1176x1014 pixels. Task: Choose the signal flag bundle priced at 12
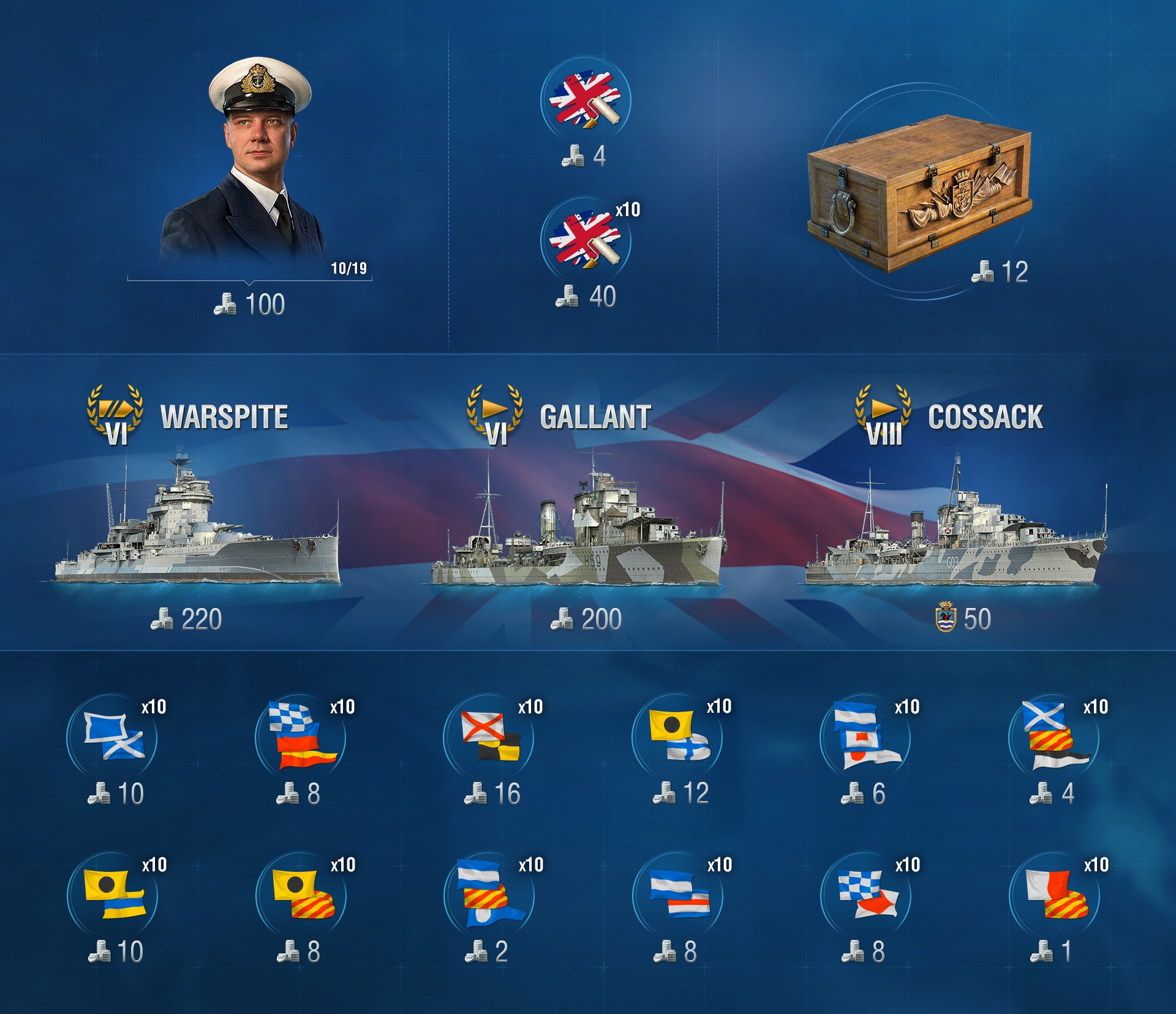677,737
